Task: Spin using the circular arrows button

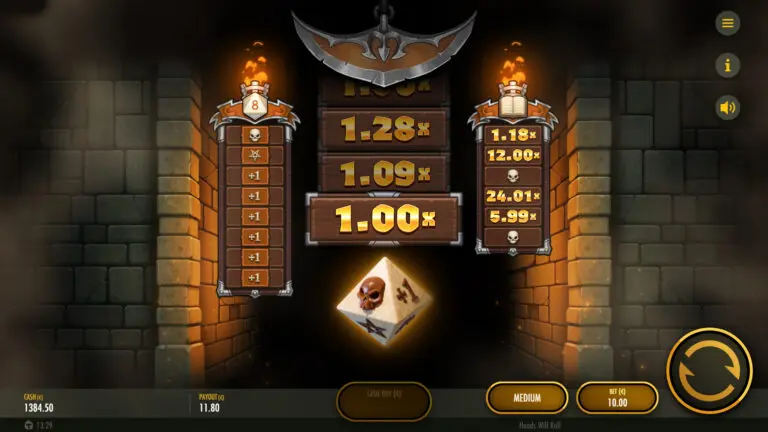Action: [x=709, y=371]
